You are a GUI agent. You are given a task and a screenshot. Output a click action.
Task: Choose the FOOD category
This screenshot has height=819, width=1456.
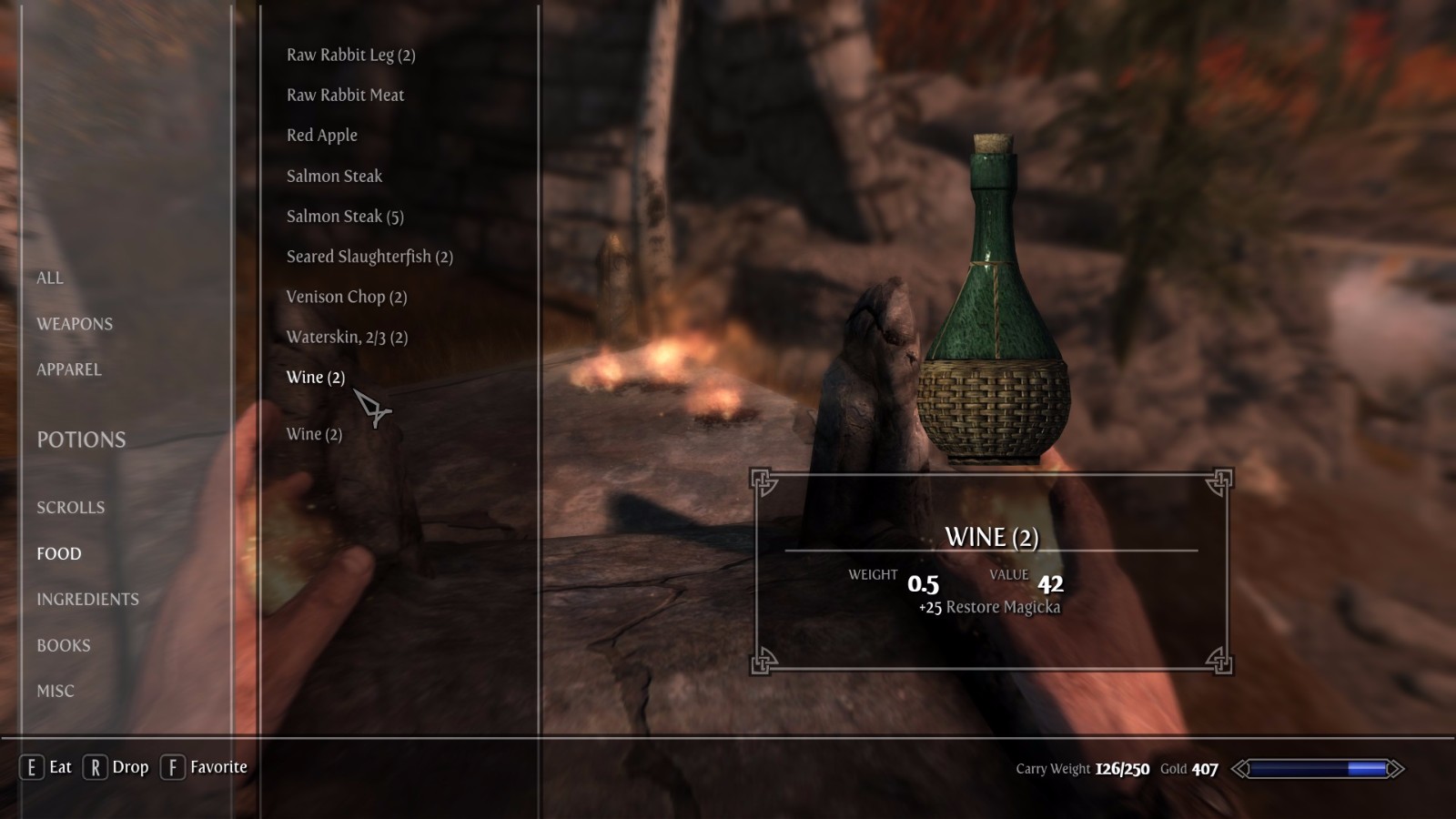pos(59,553)
